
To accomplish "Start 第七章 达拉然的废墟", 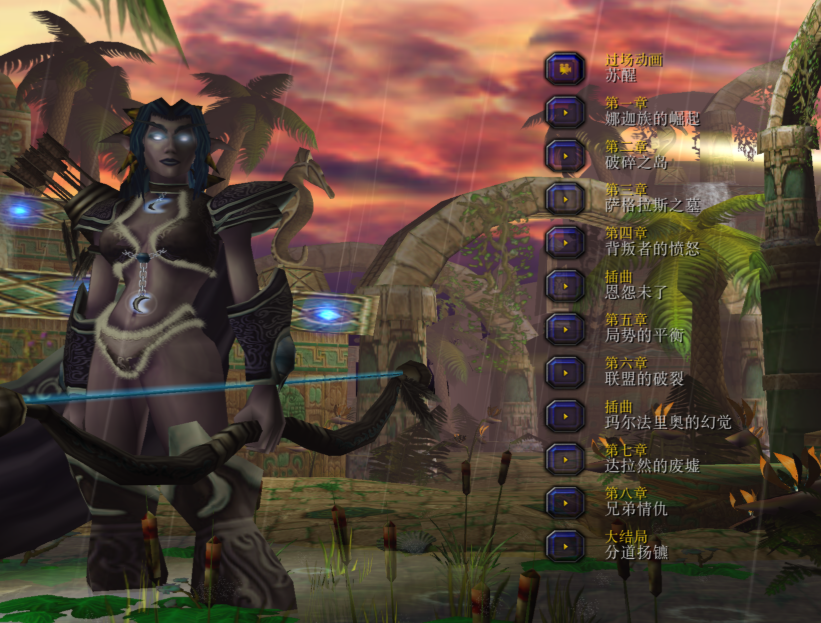I will pos(565,459).
